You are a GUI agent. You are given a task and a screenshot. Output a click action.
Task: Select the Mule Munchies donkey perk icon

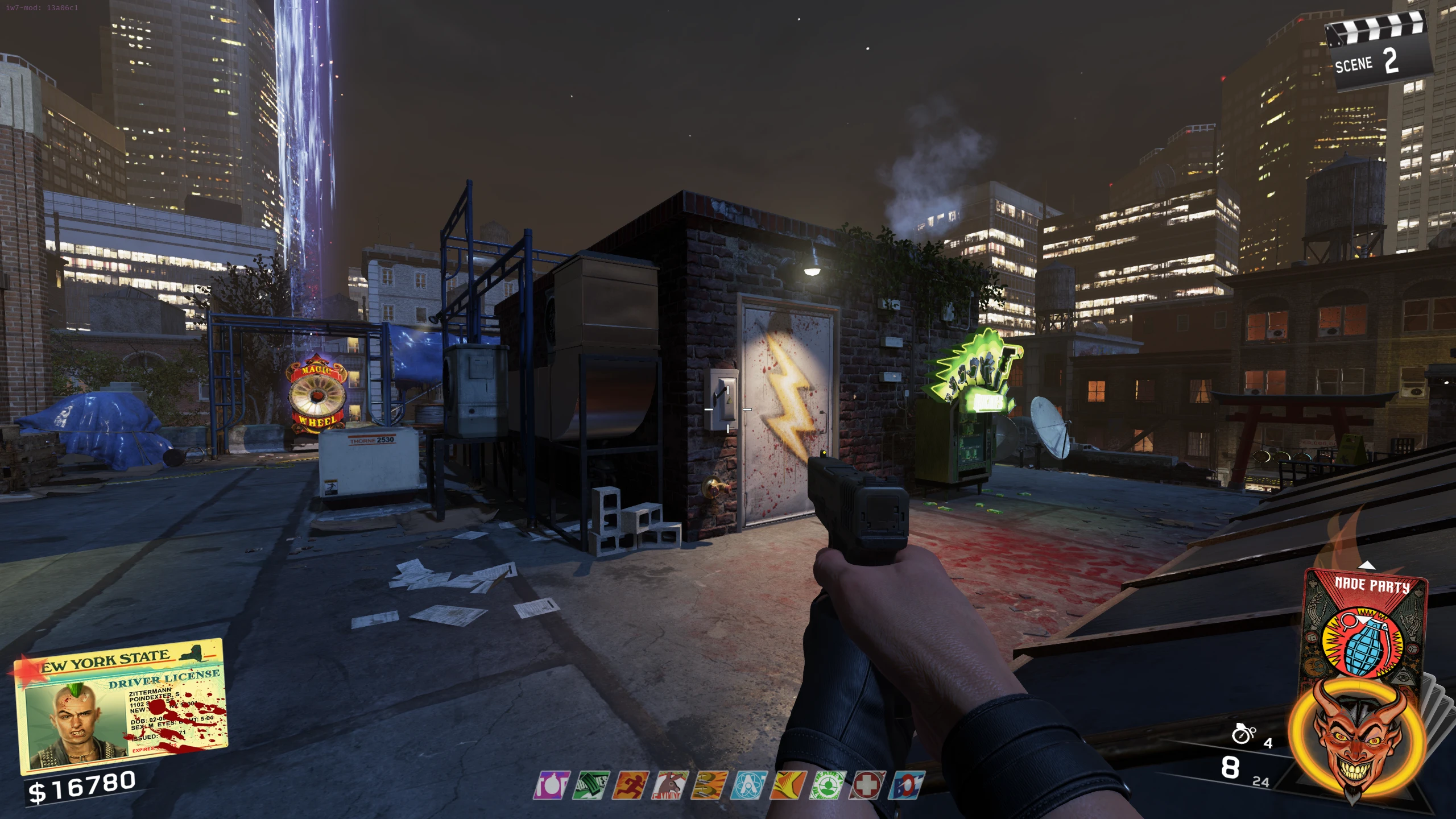(670, 785)
